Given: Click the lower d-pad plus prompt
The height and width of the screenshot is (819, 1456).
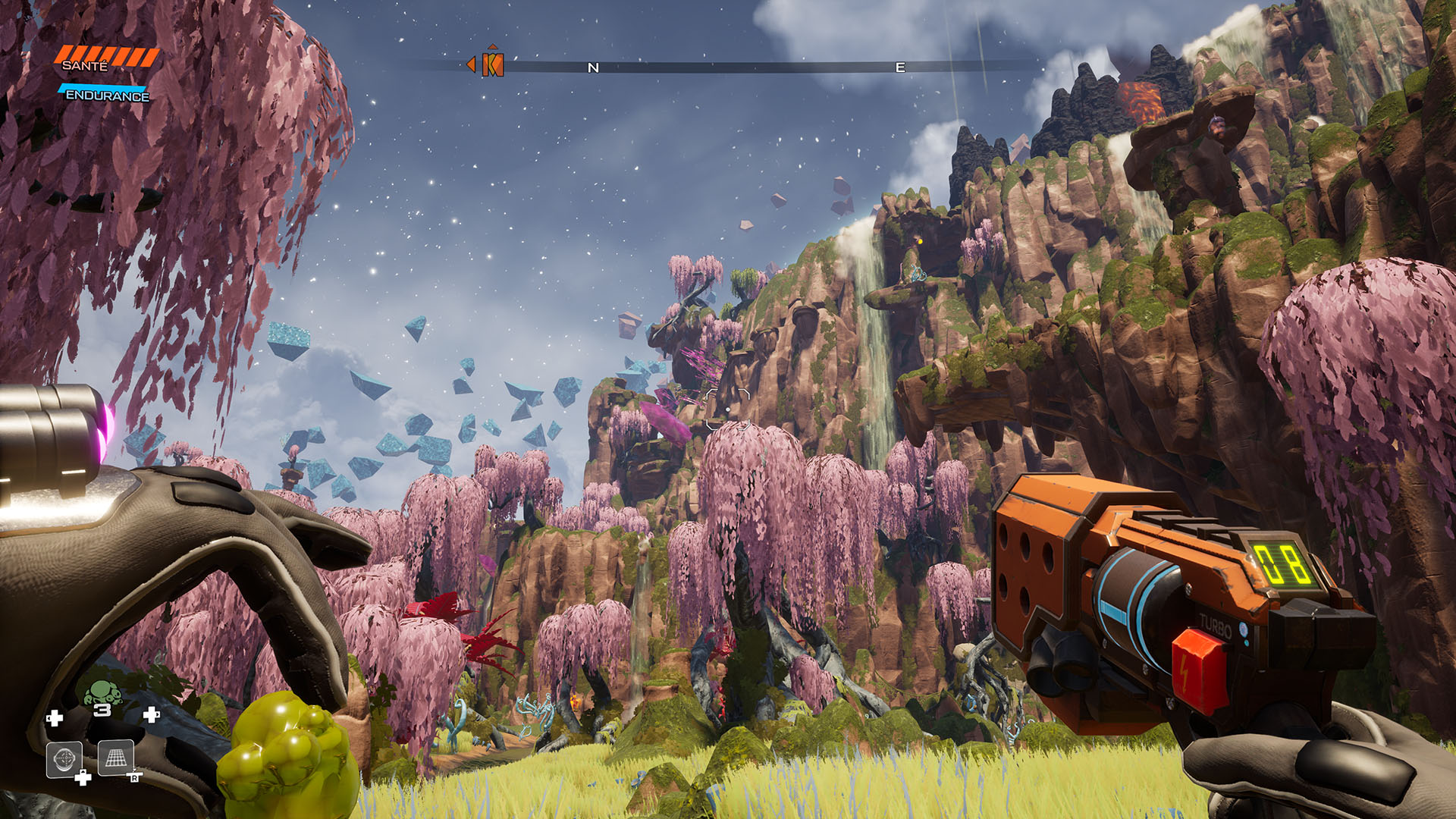Looking at the screenshot, I should click(83, 777).
